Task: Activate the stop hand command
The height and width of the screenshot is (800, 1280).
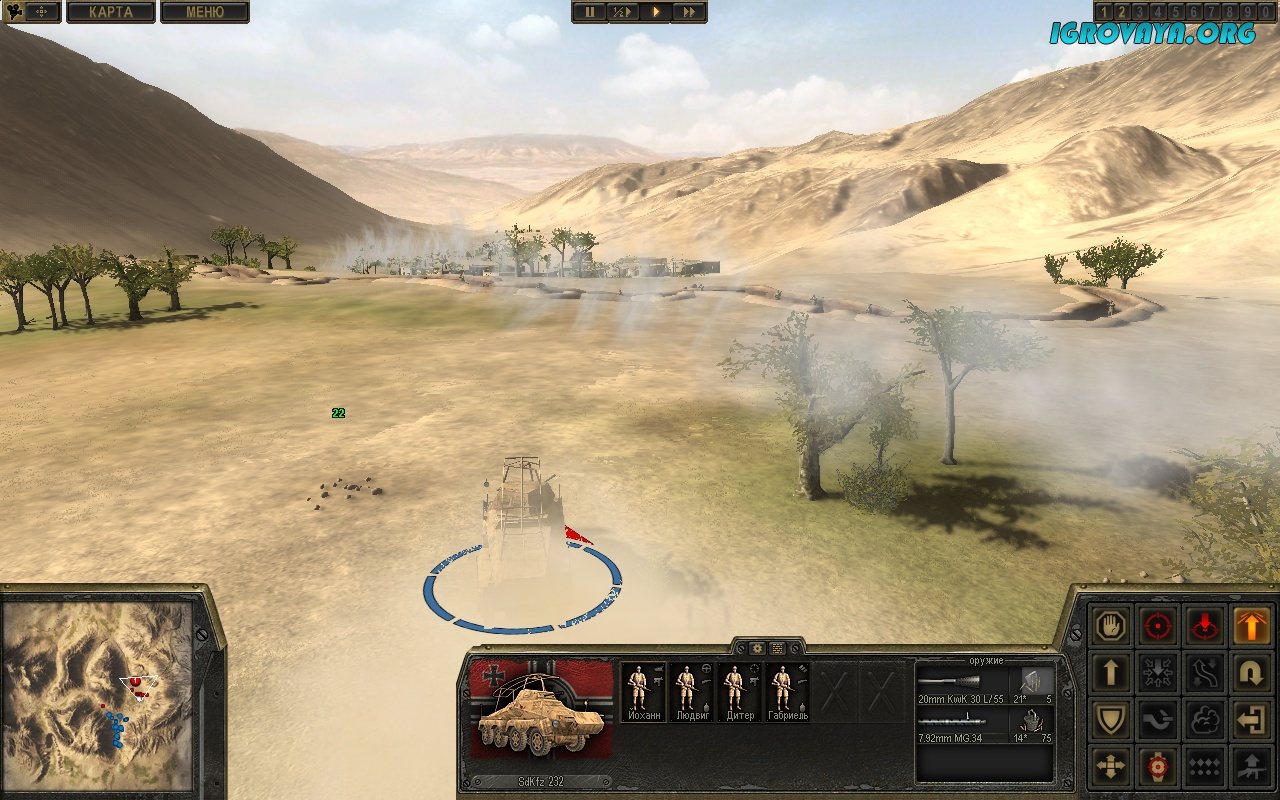Action: [1111, 625]
